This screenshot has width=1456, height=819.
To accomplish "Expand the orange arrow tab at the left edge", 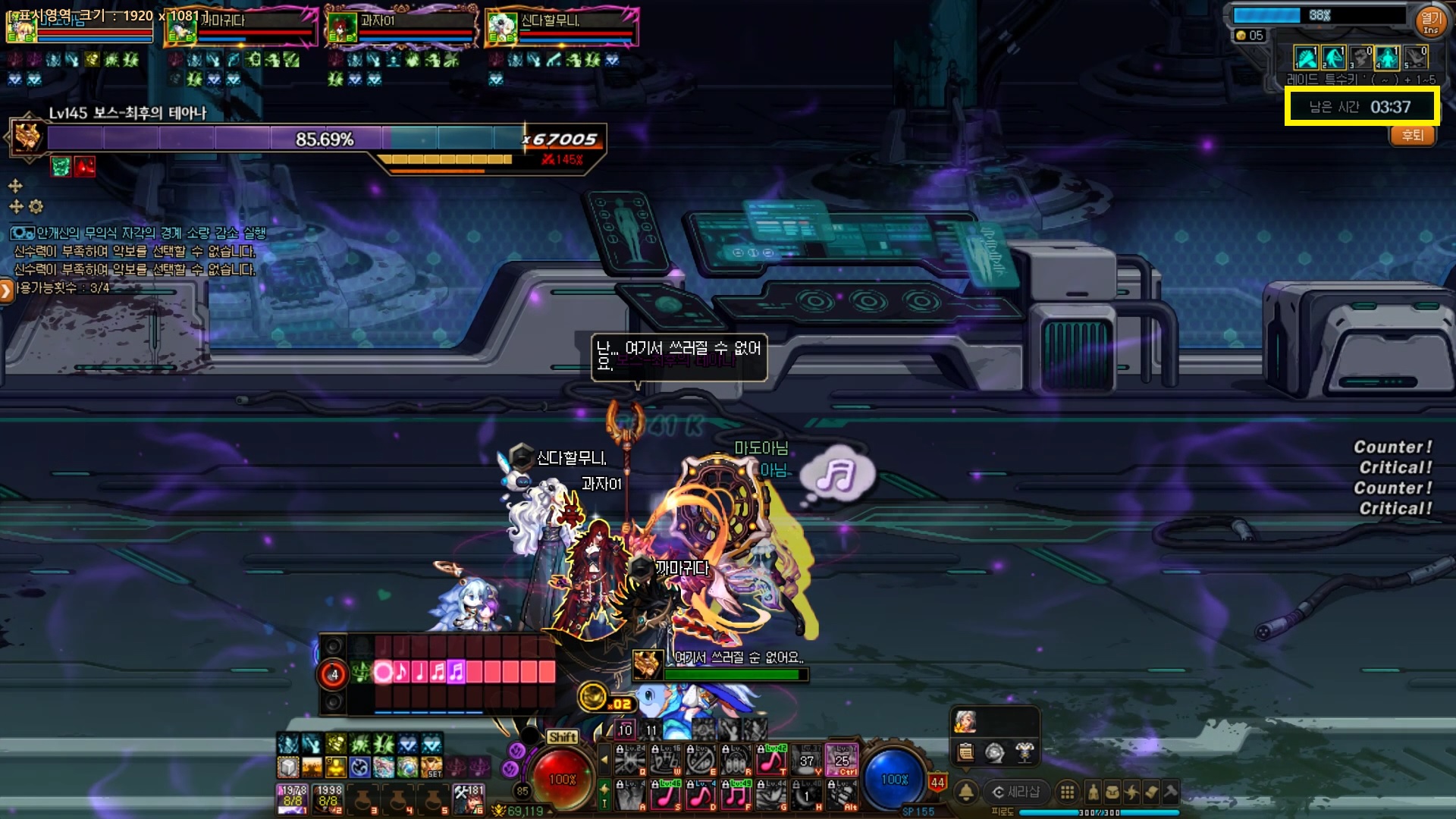I will point(6,290).
